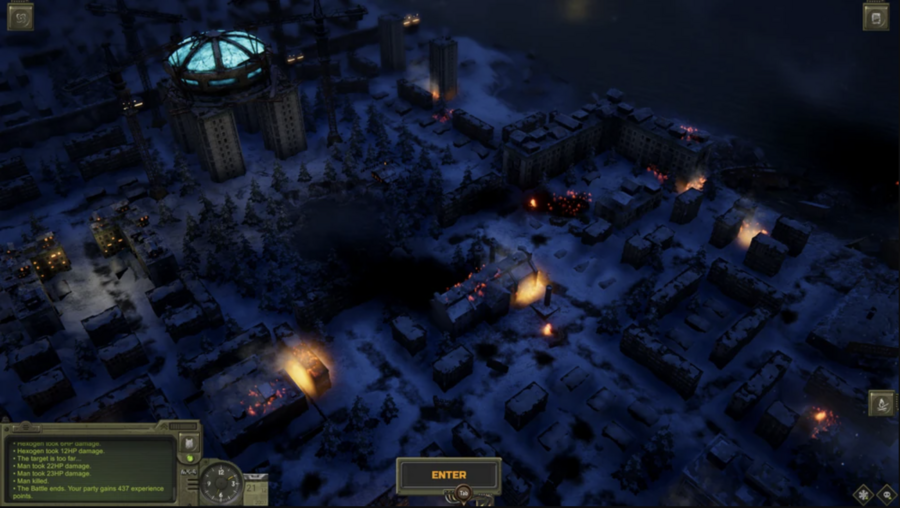
Task: Toggle the message log panel button
Action: point(187,443)
